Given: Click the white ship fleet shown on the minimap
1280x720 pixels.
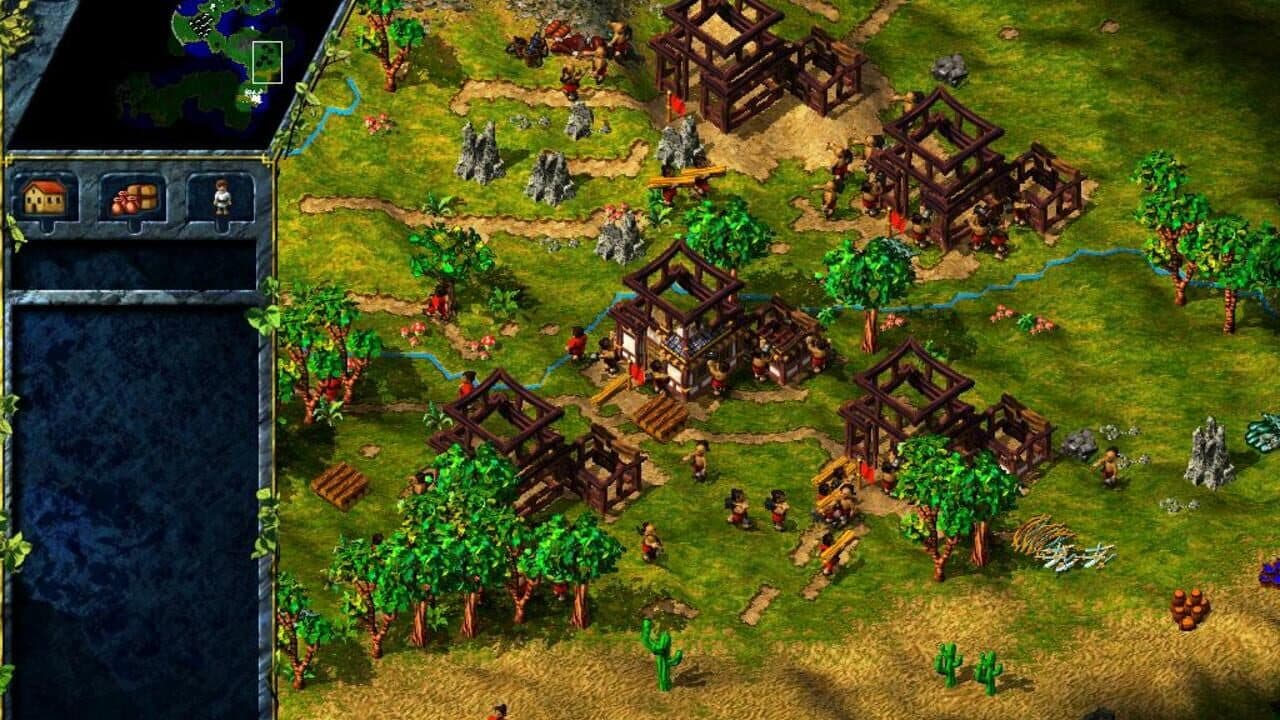Looking at the screenshot, I should tap(202, 26).
